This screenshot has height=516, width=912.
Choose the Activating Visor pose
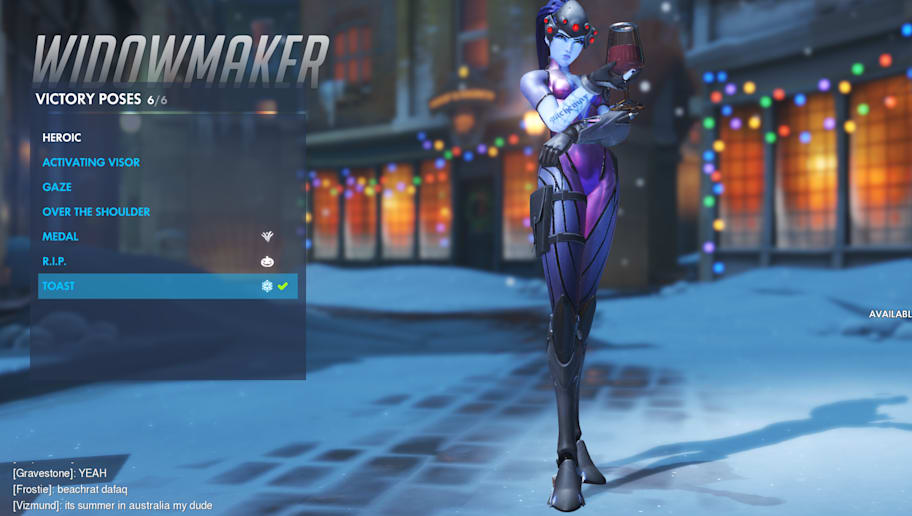[91, 163]
